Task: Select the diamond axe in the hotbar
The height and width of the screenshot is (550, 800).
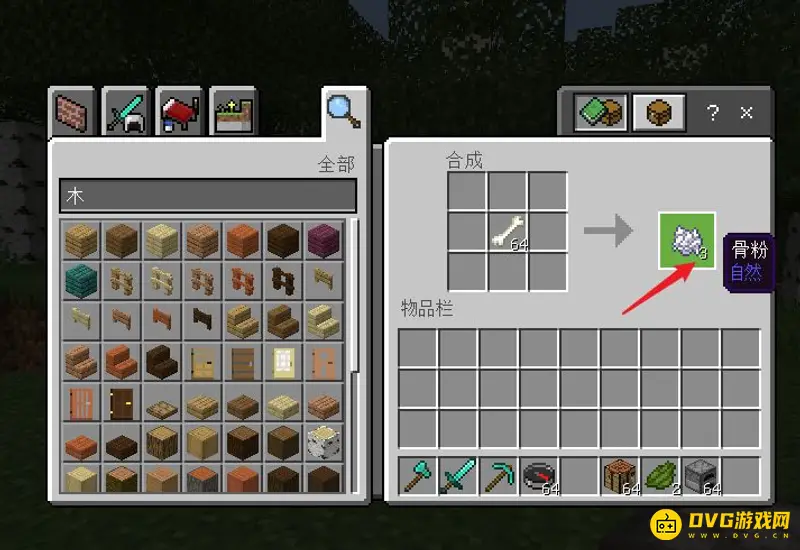Action: (418, 477)
